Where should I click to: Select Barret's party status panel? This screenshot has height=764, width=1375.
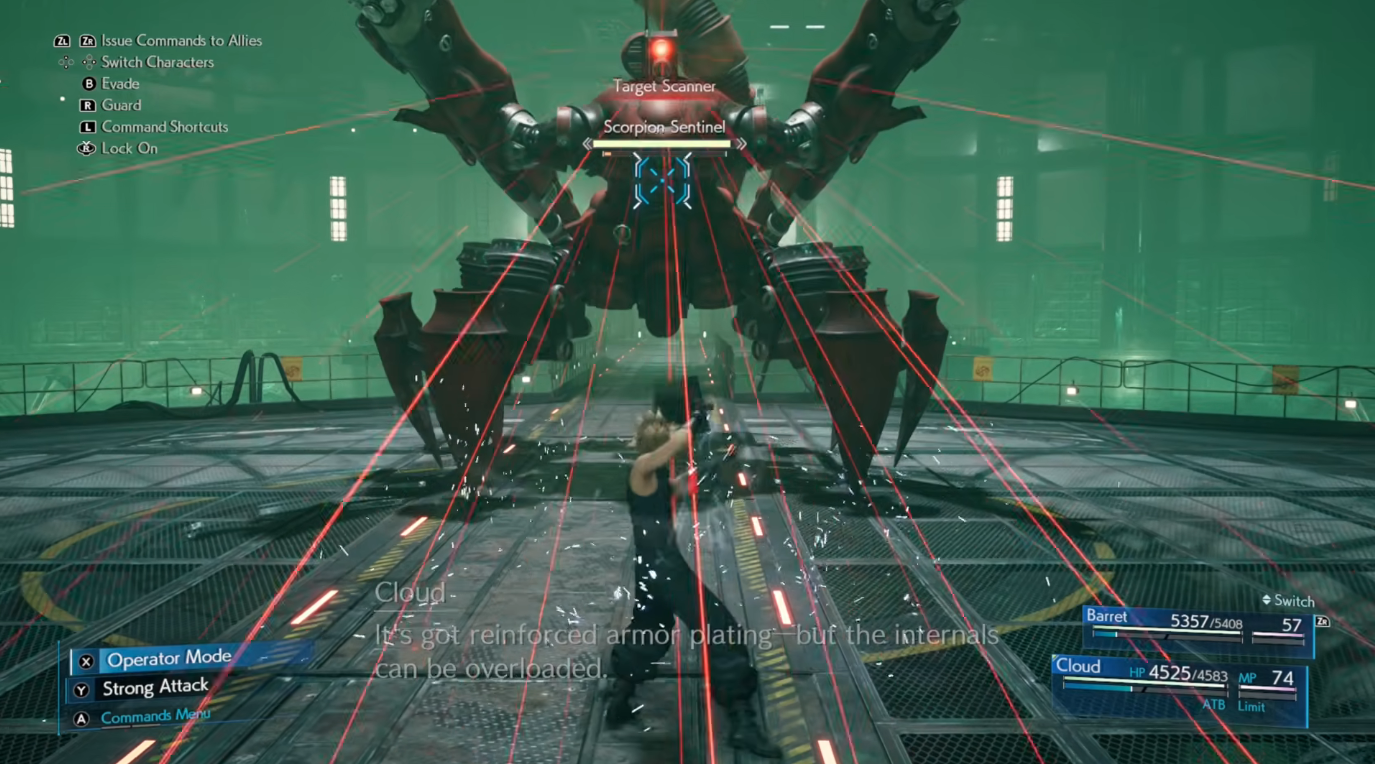(1198, 628)
